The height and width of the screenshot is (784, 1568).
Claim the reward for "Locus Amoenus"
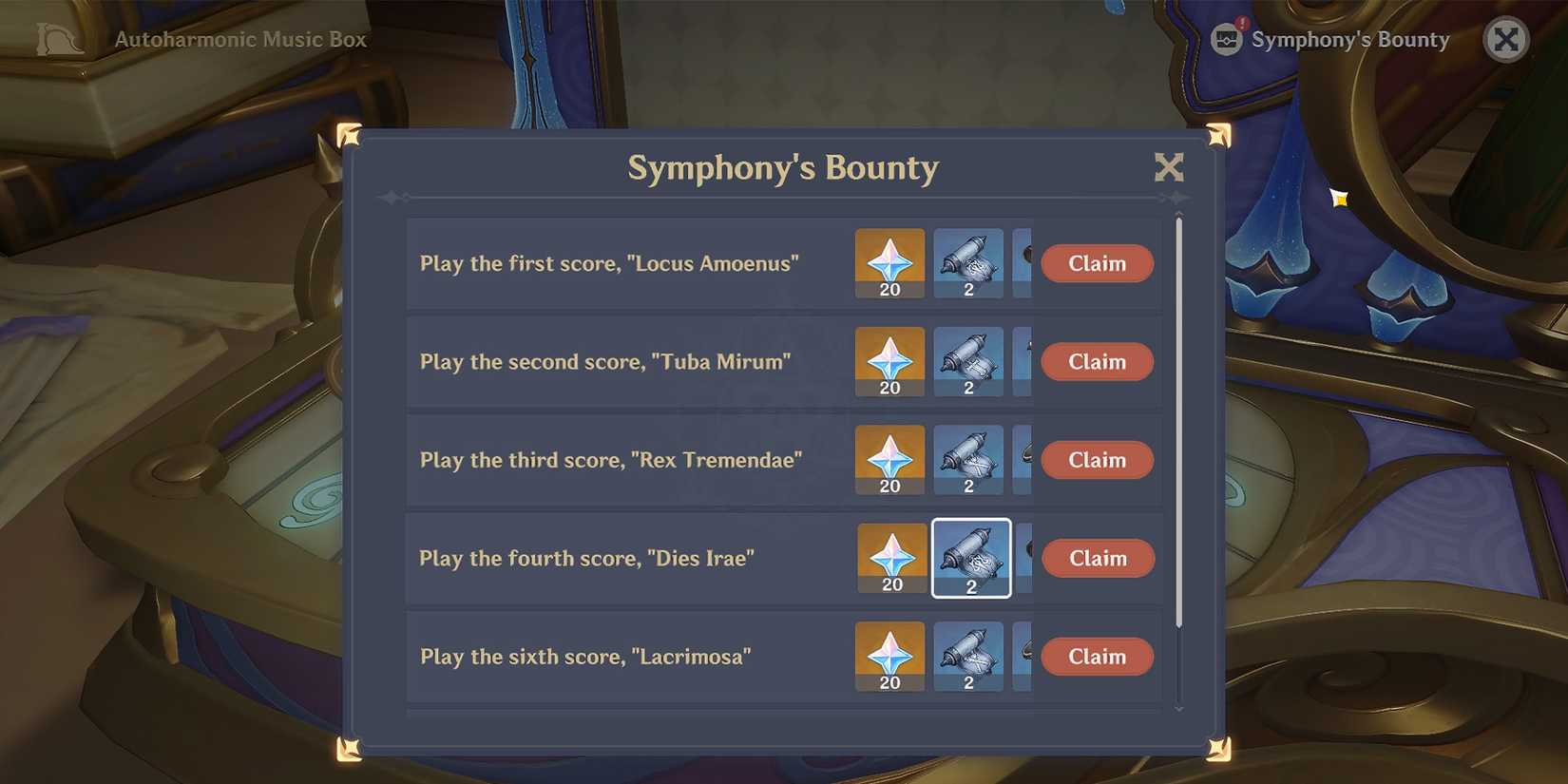pyautogui.click(x=1096, y=263)
